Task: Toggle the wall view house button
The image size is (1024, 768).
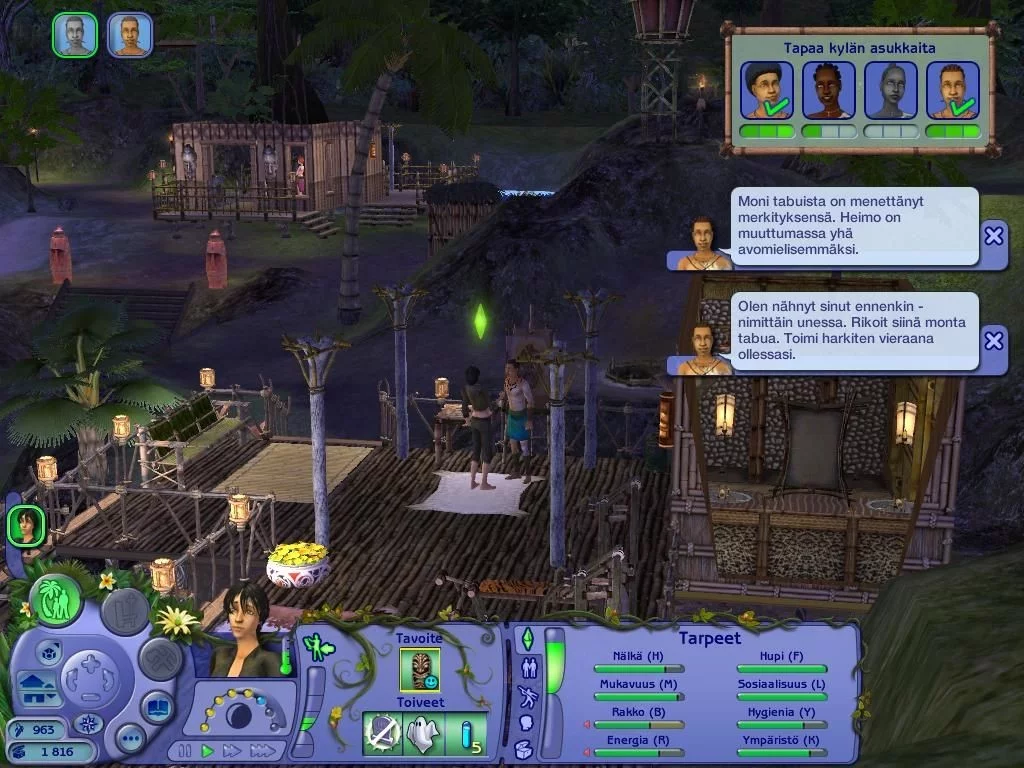Action: click(38, 688)
